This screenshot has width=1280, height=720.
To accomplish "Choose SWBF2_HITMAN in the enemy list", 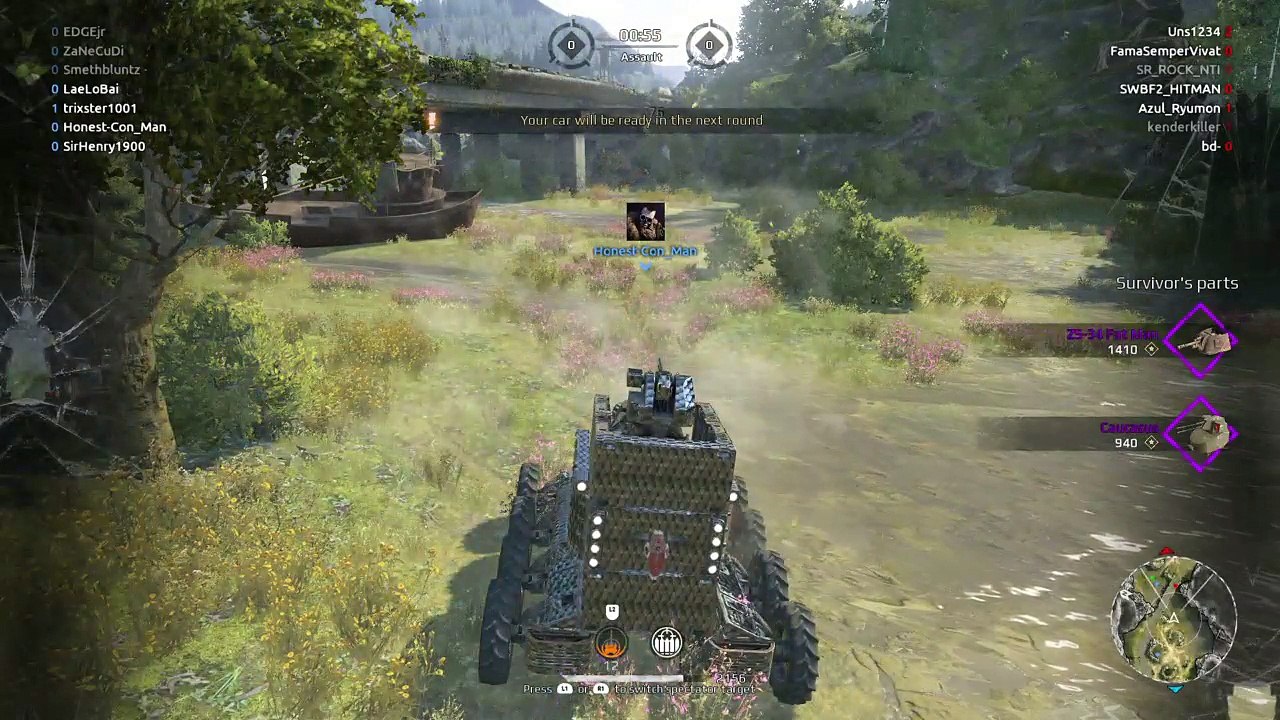I will click(1169, 89).
